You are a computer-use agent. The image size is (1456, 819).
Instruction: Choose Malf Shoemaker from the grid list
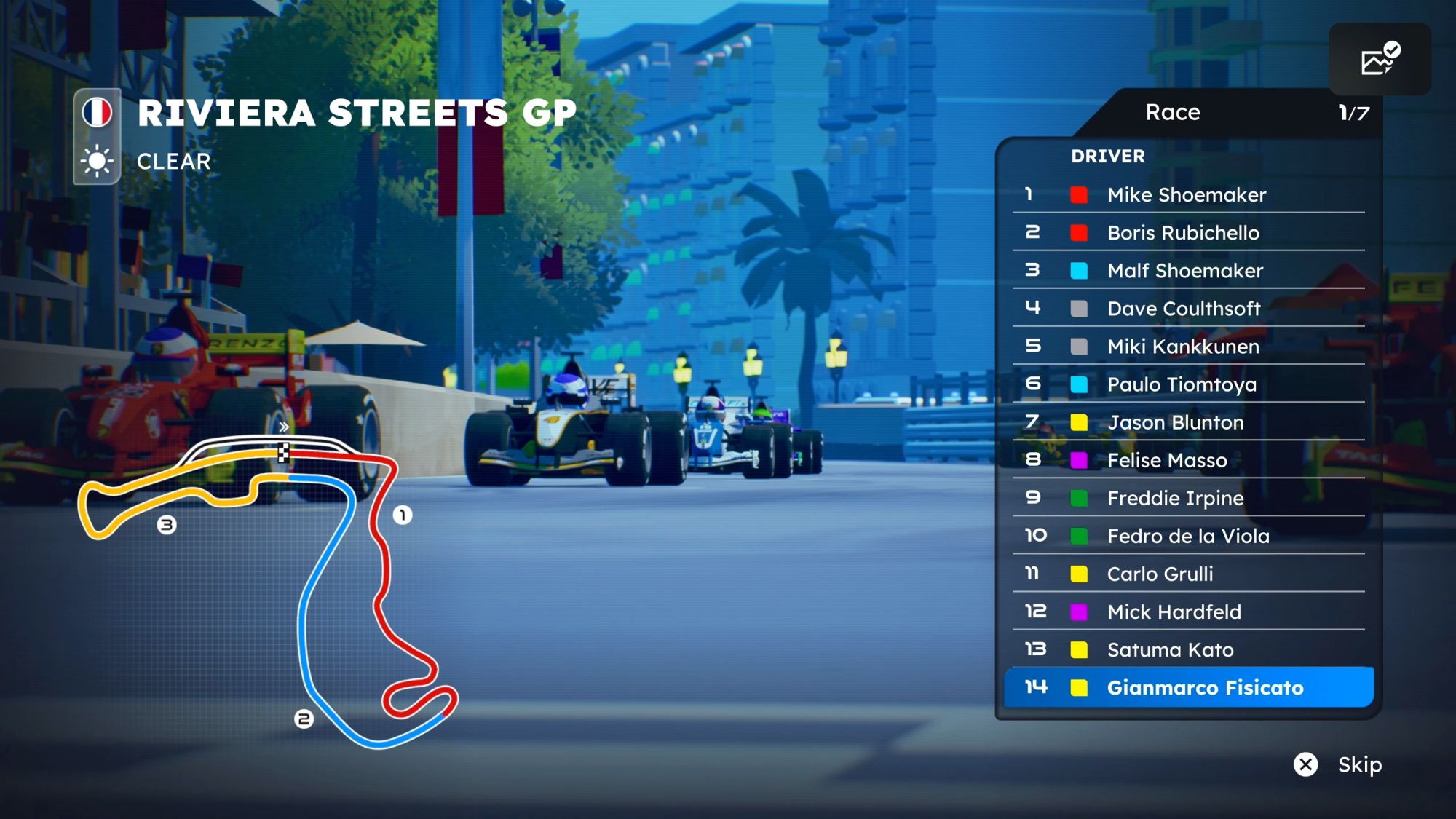point(1185,271)
